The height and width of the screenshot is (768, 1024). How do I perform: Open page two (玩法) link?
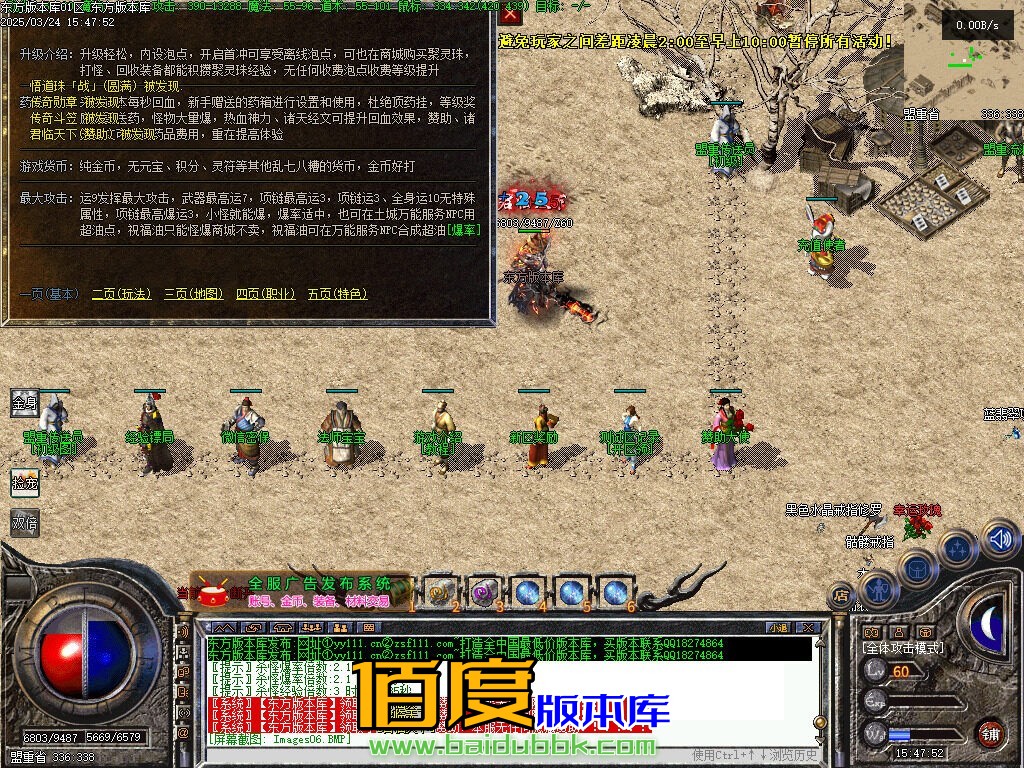coord(121,294)
